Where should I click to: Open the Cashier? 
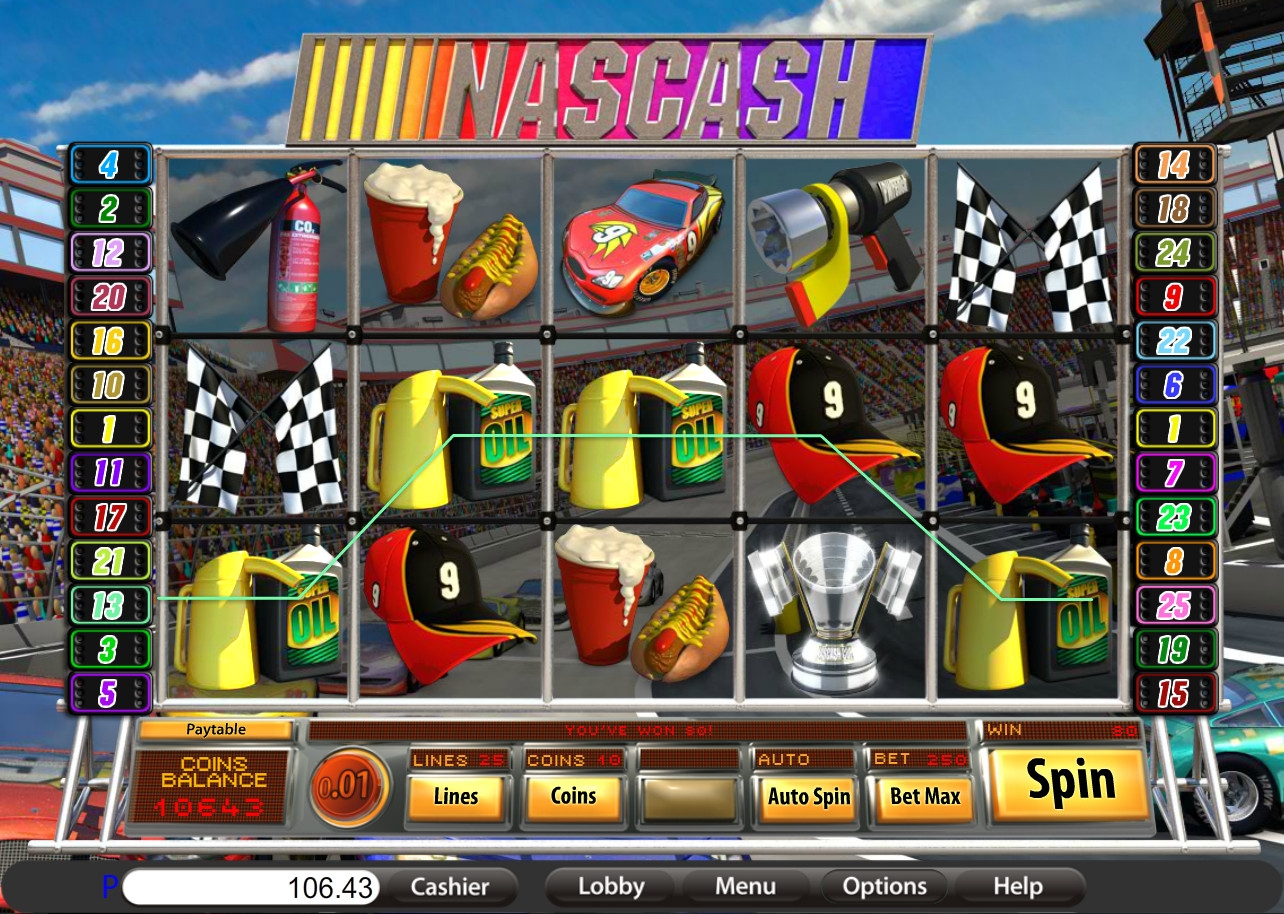point(450,886)
